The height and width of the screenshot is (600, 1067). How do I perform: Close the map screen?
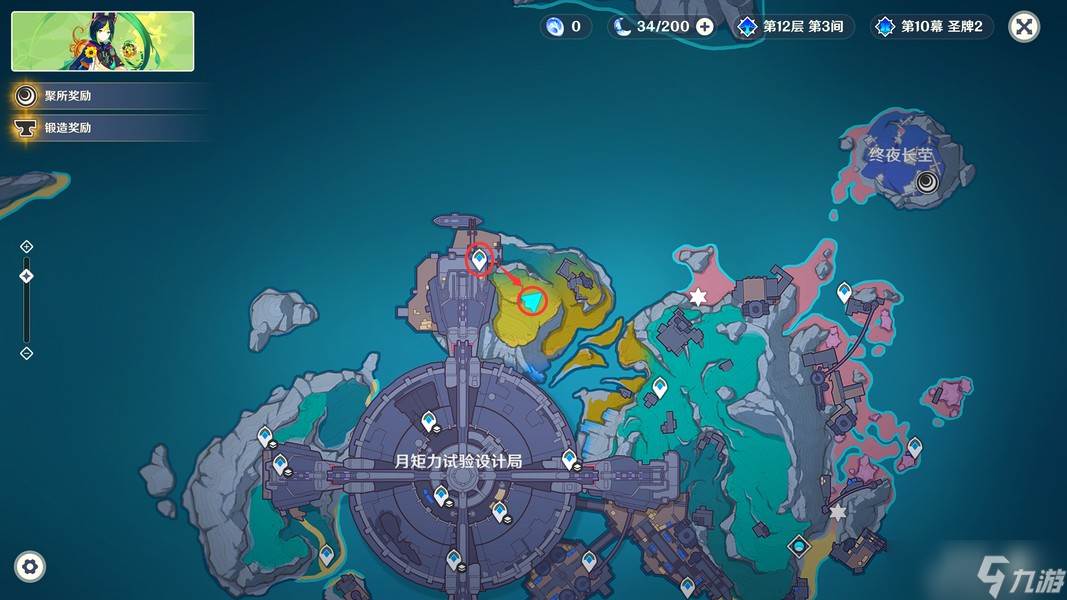click(1023, 27)
